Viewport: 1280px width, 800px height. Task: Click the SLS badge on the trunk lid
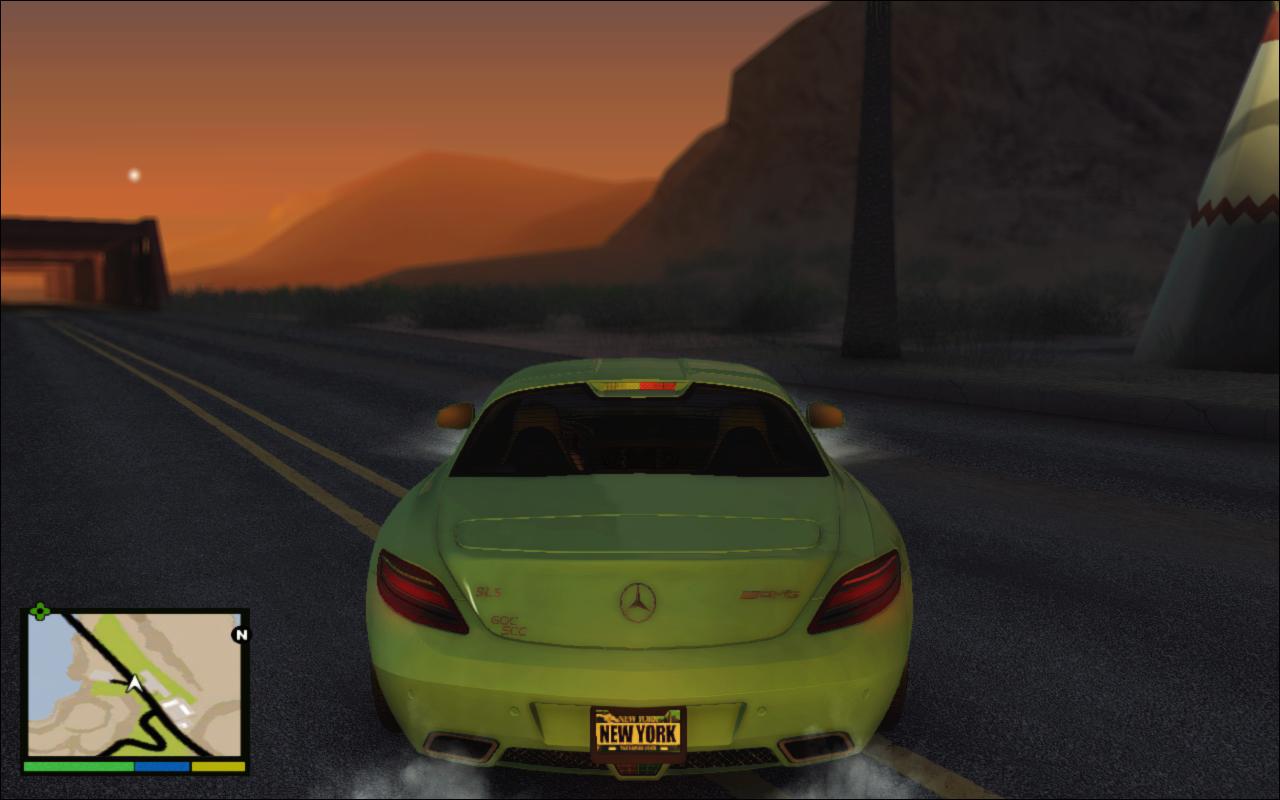[x=487, y=593]
